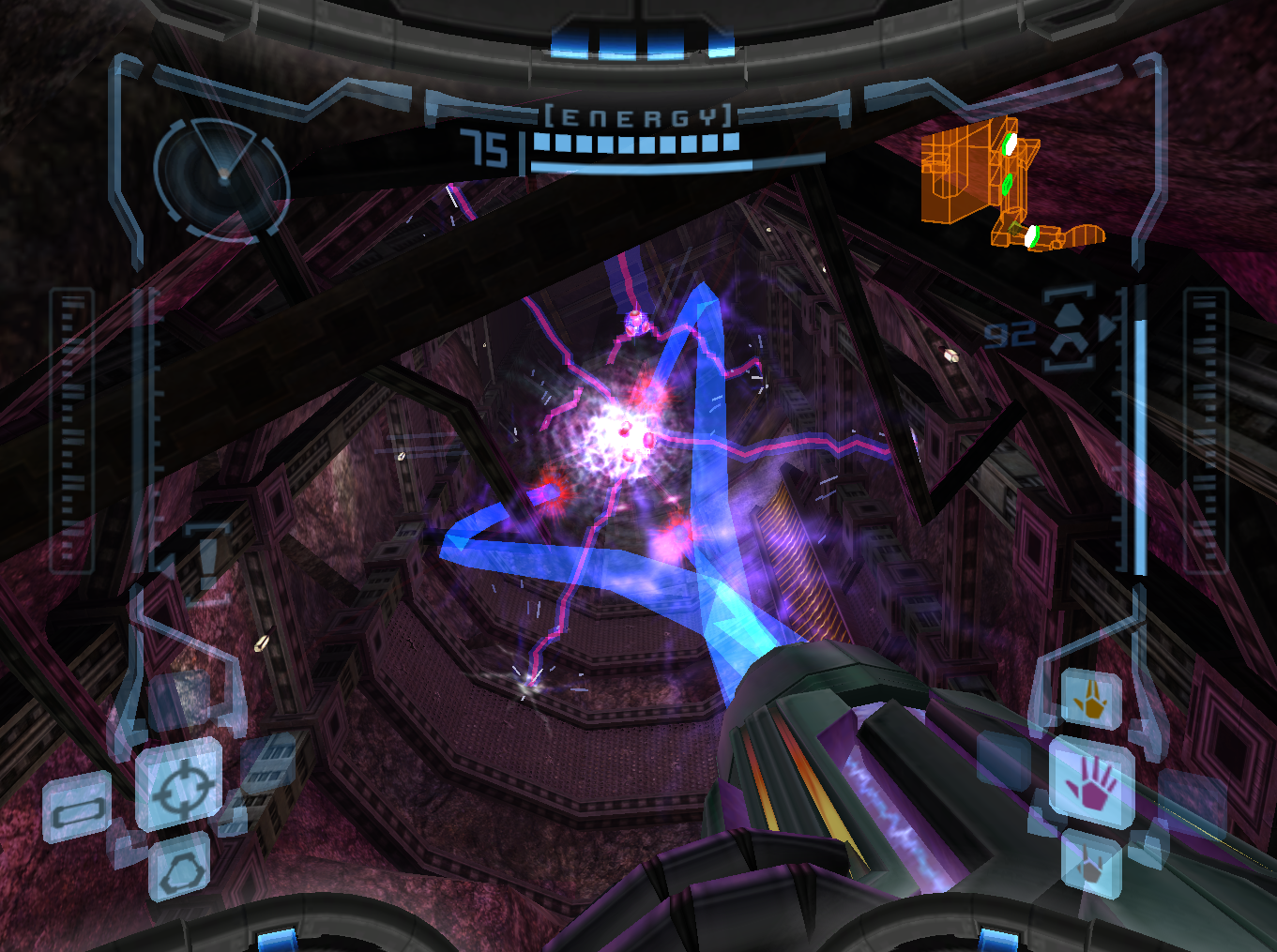
Task: Switch to the rectangular scan visor icon
Action: pos(77,808)
